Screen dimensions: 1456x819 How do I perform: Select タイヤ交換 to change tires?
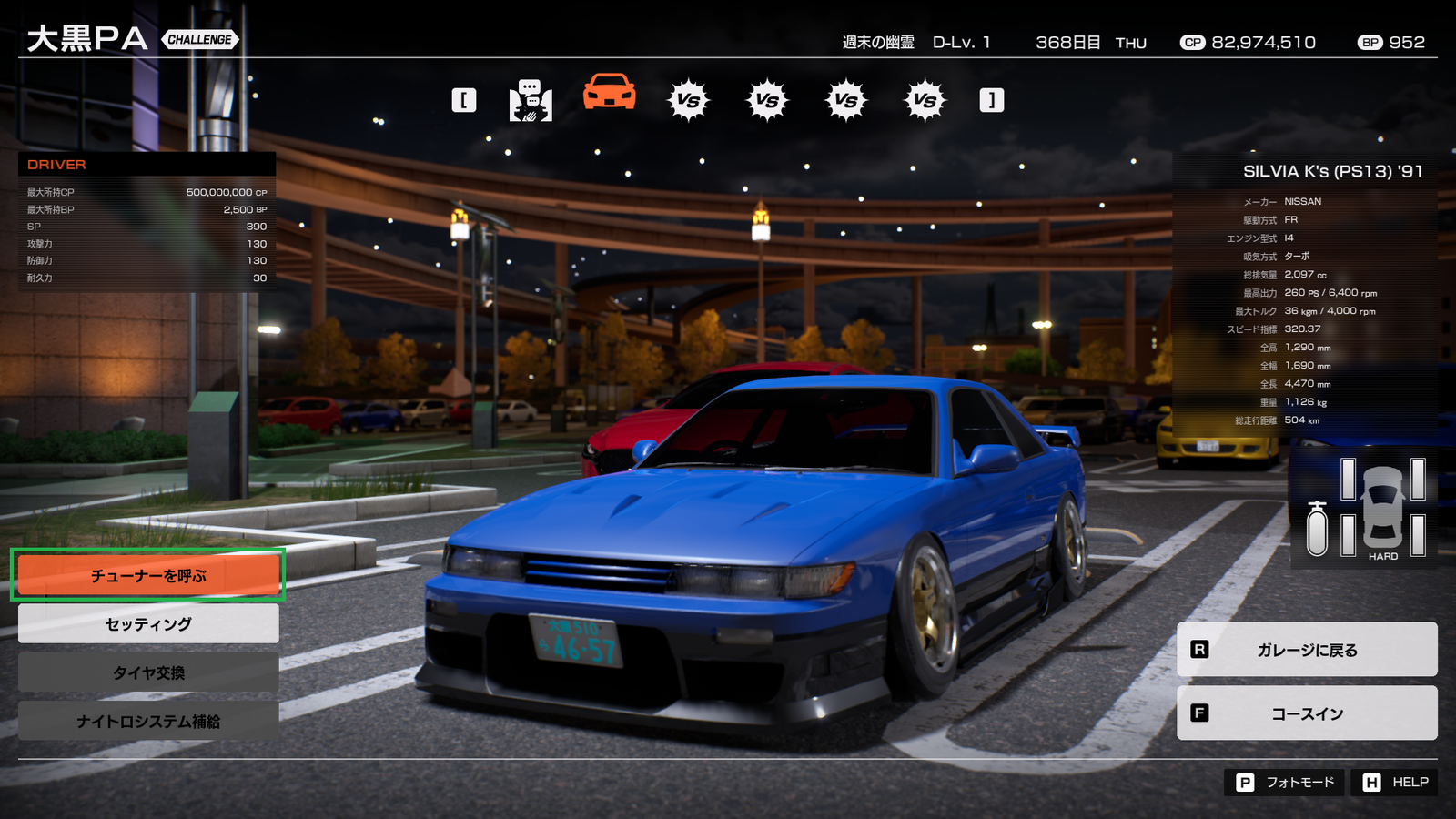(x=147, y=673)
